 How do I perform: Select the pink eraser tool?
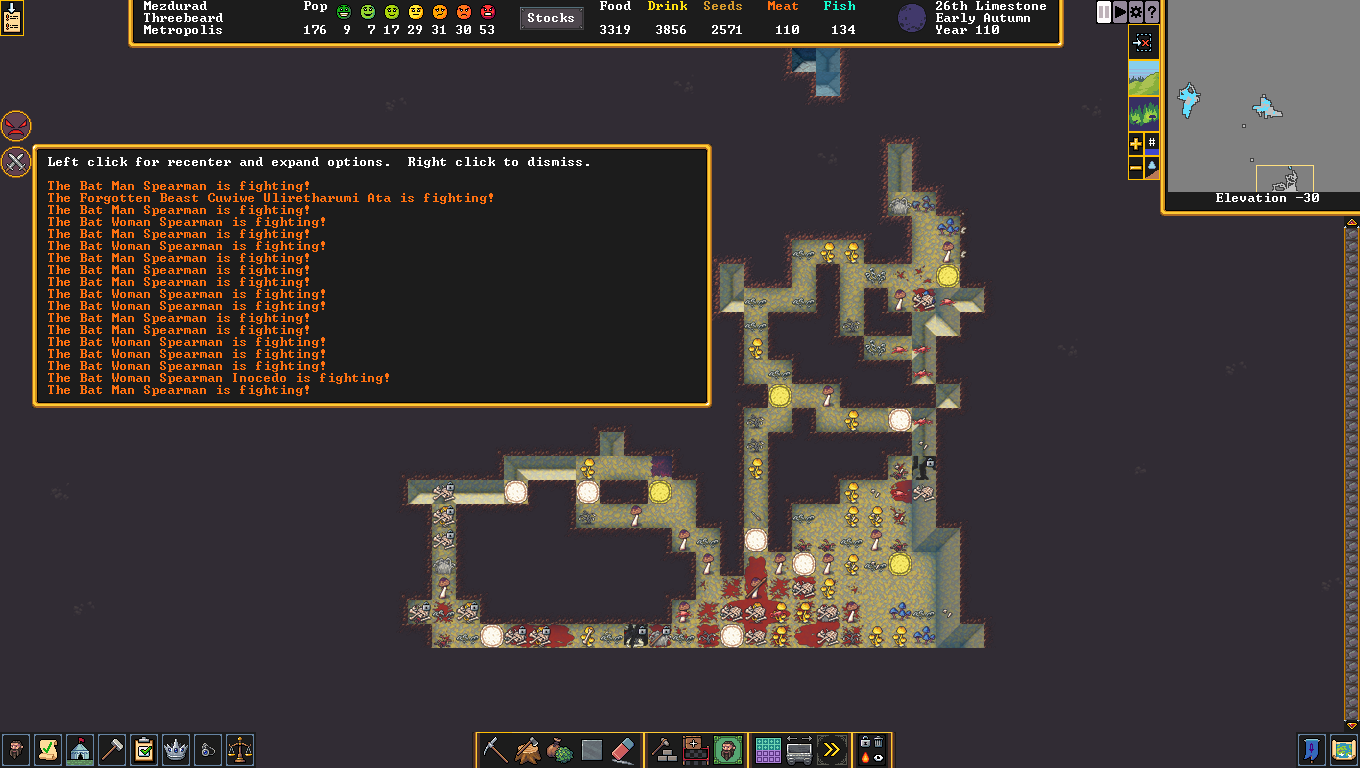[x=623, y=750]
